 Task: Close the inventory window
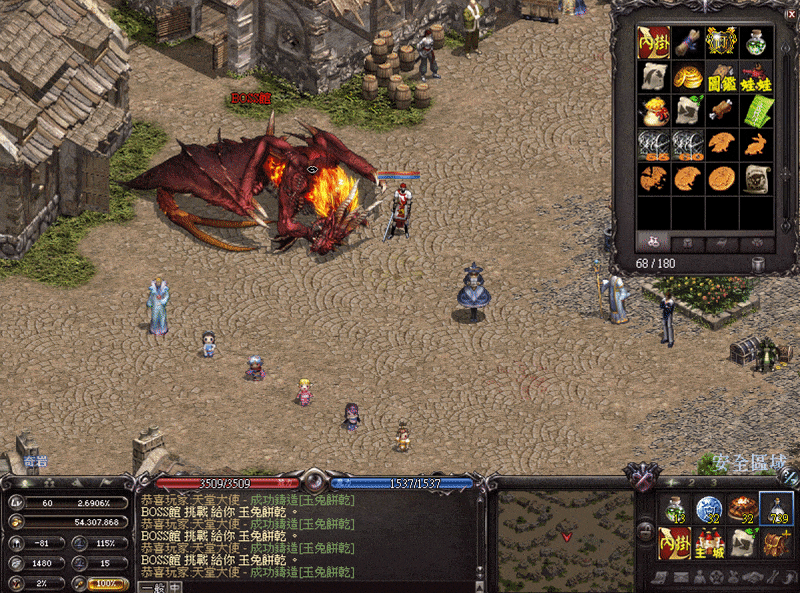(x=790, y=13)
